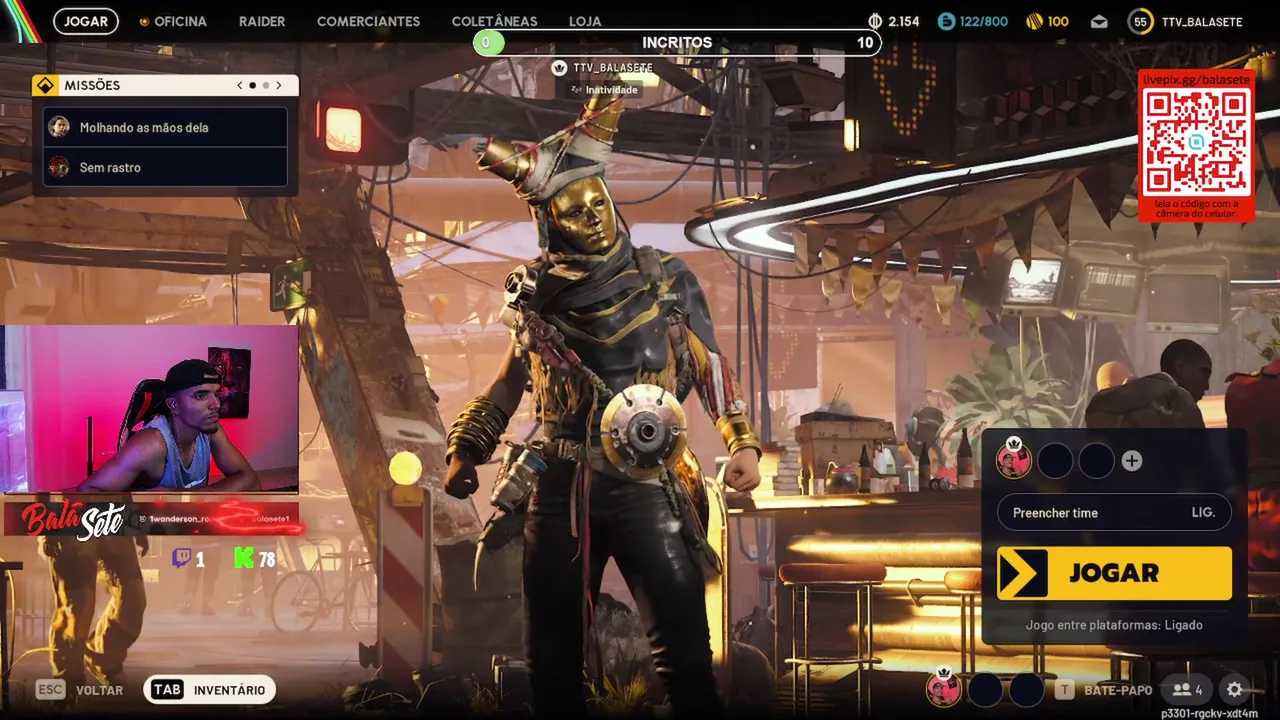
Task: Start matchmaking with yellow Jogar button
Action: coord(1114,573)
